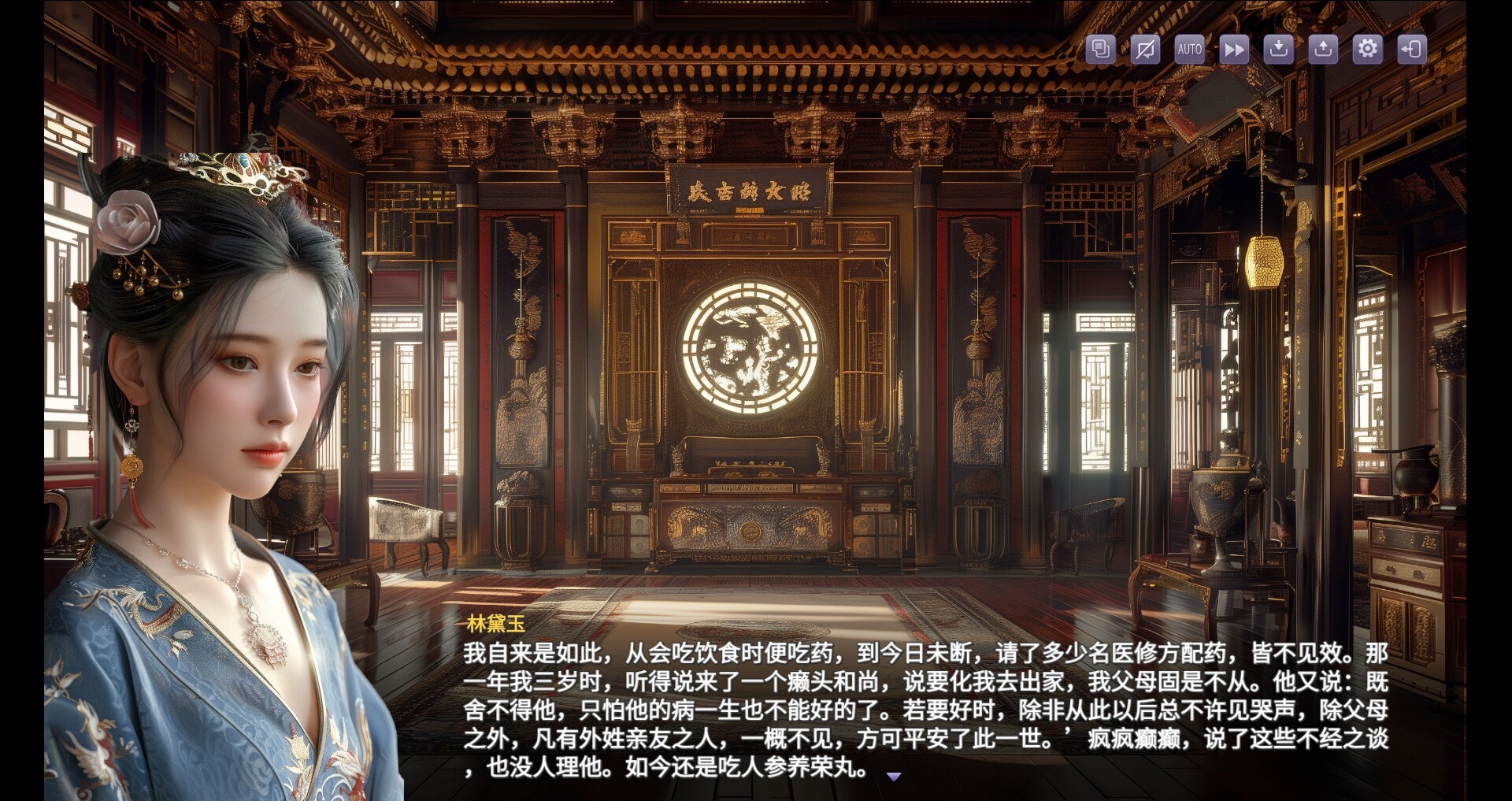Exit back to the title screen
This screenshot has width=1512, height=801.
[1413, 49]
